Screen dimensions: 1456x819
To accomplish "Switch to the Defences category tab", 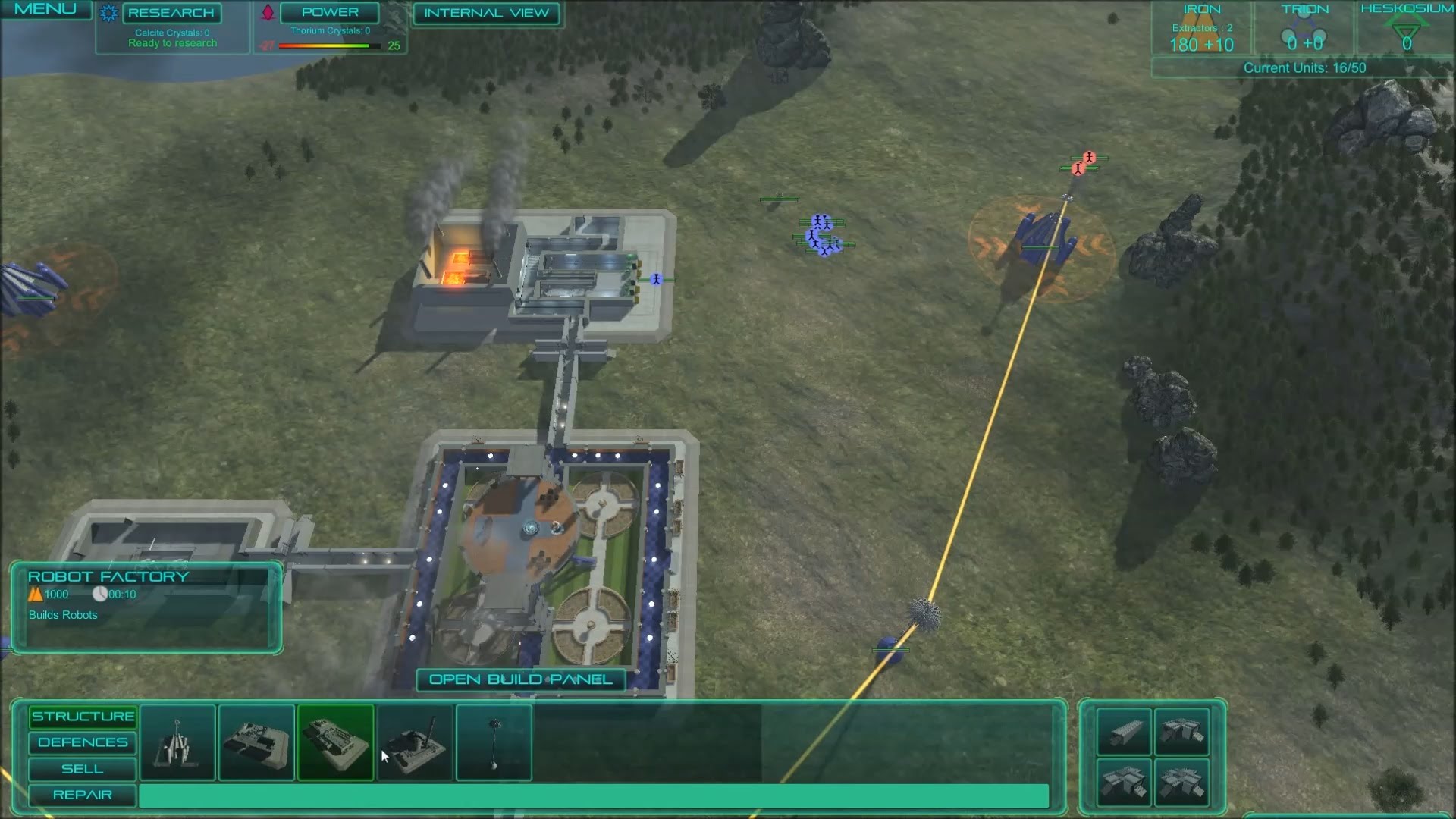I will [82, 742].
